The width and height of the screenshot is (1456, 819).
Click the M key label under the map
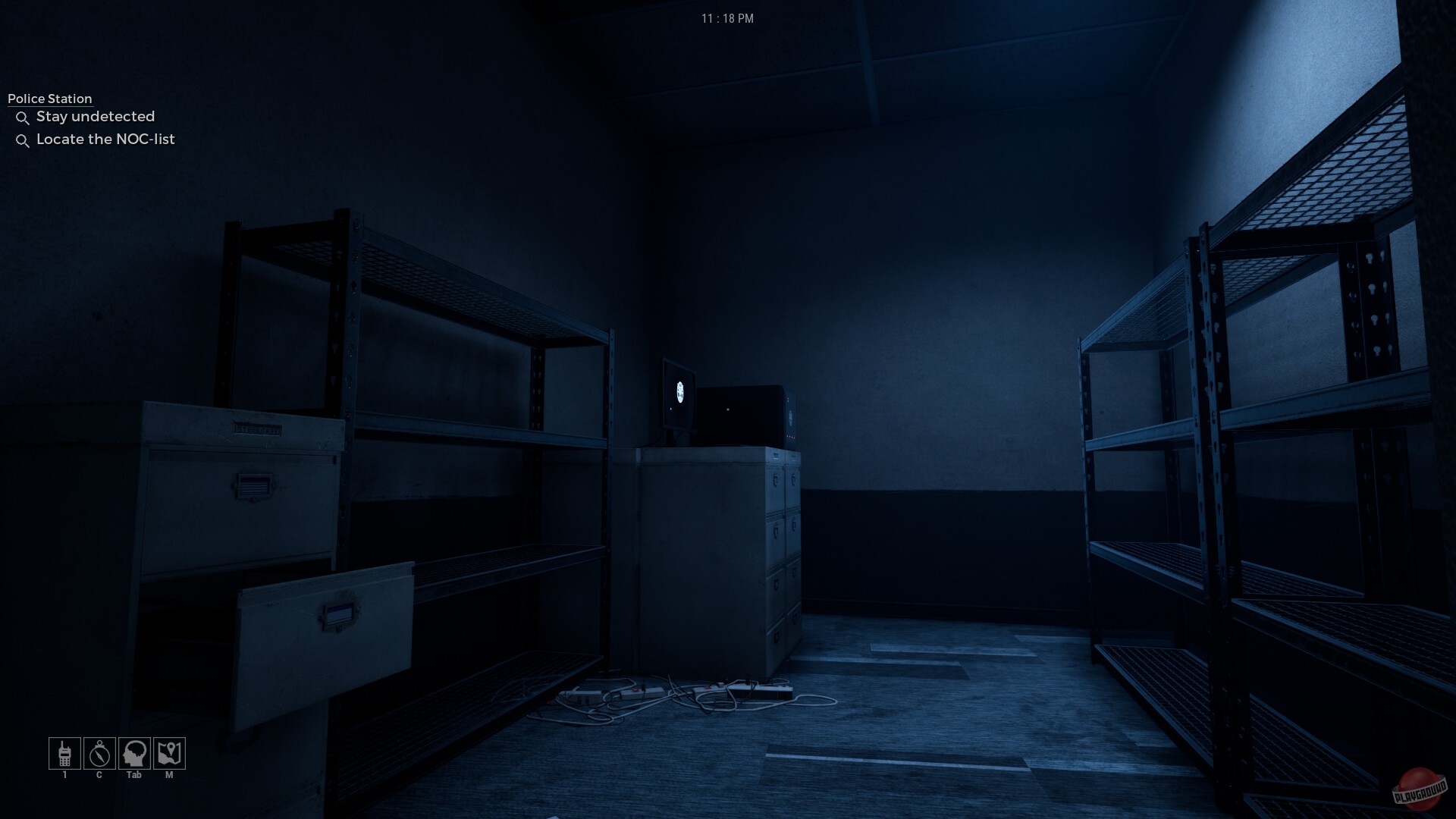point(169,775)
